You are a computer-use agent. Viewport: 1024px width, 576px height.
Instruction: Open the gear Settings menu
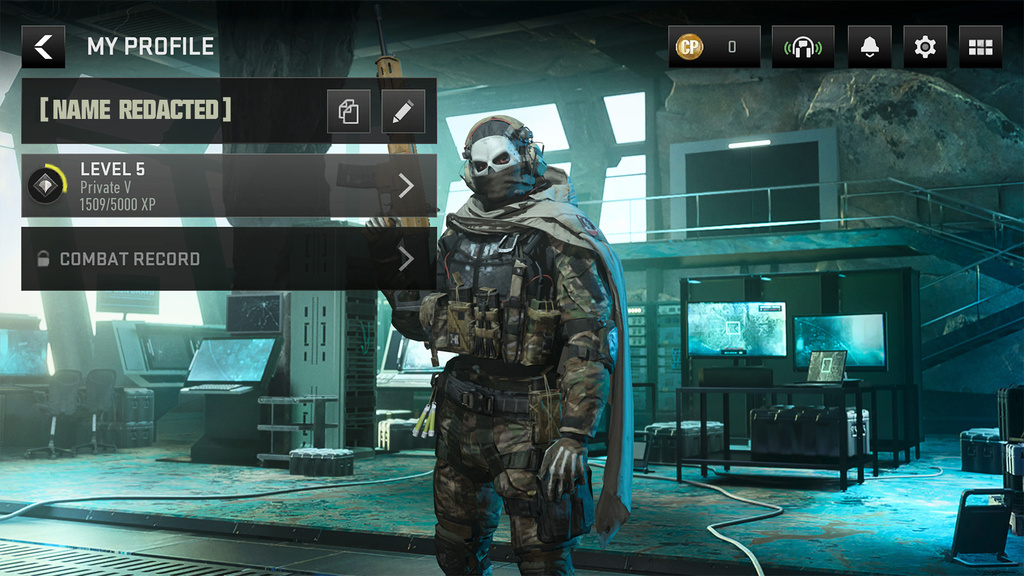tap(925, 47)
